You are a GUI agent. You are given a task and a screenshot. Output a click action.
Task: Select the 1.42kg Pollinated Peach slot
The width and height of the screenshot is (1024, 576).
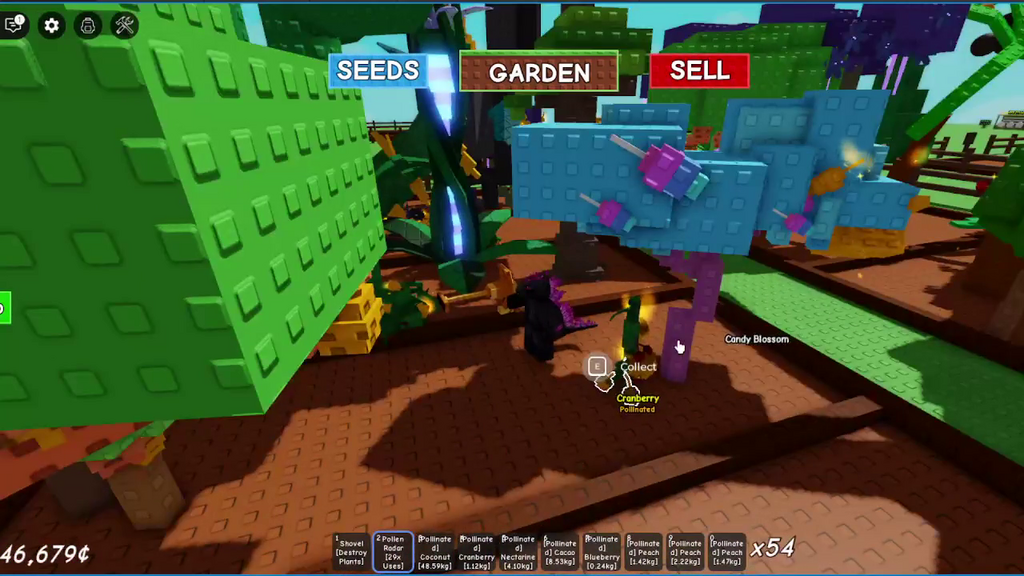643,551
